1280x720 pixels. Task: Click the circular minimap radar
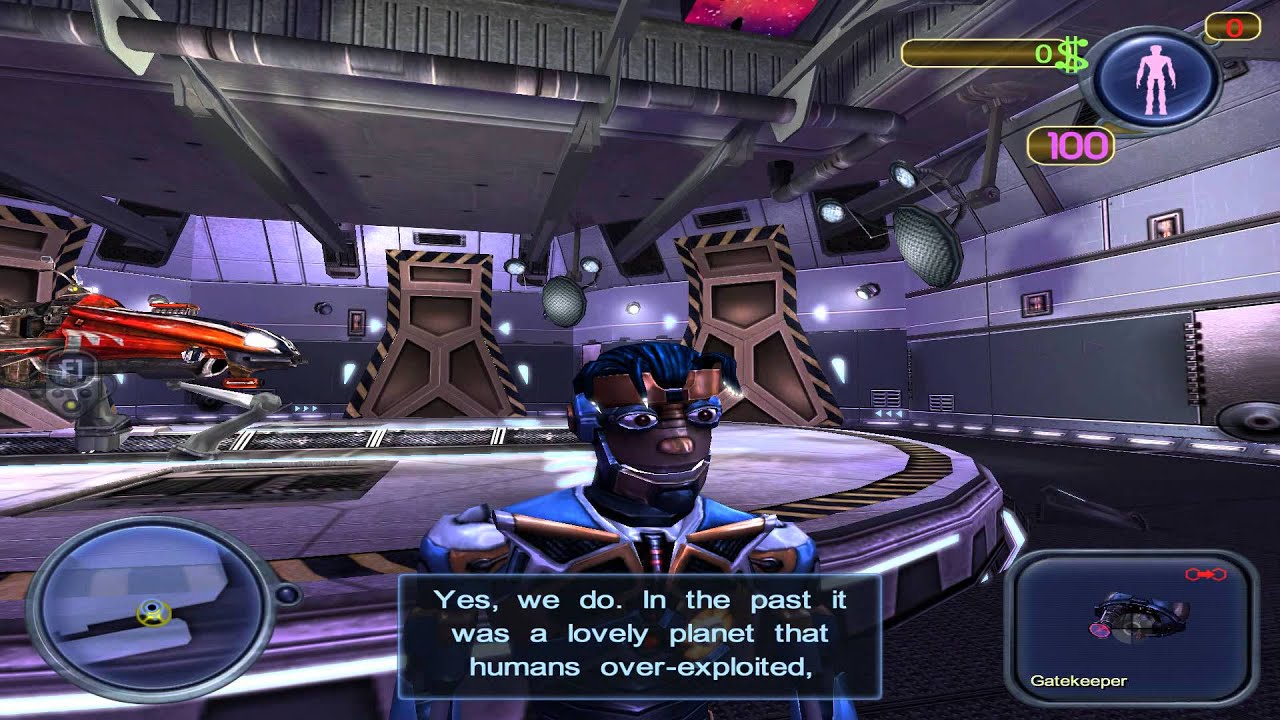tap(150, 607)
